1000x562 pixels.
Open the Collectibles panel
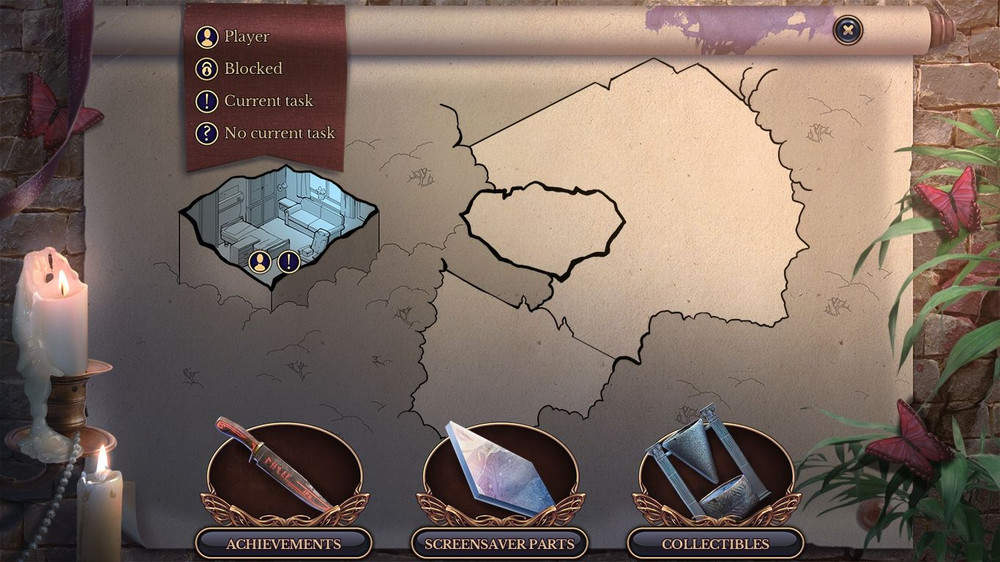pyautogui.click(x=715, y=544)
